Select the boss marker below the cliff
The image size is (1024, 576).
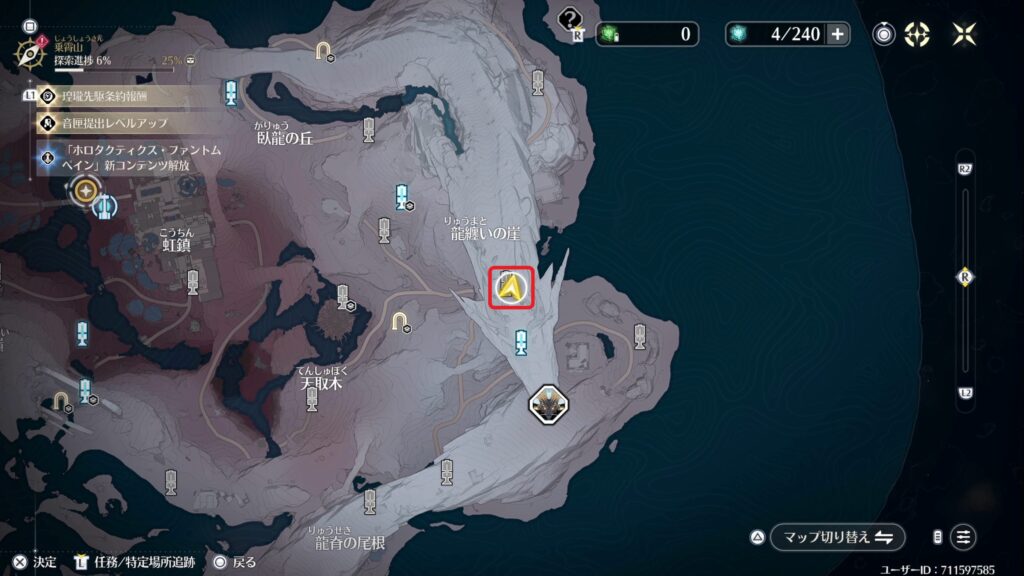tap(548, 404)
